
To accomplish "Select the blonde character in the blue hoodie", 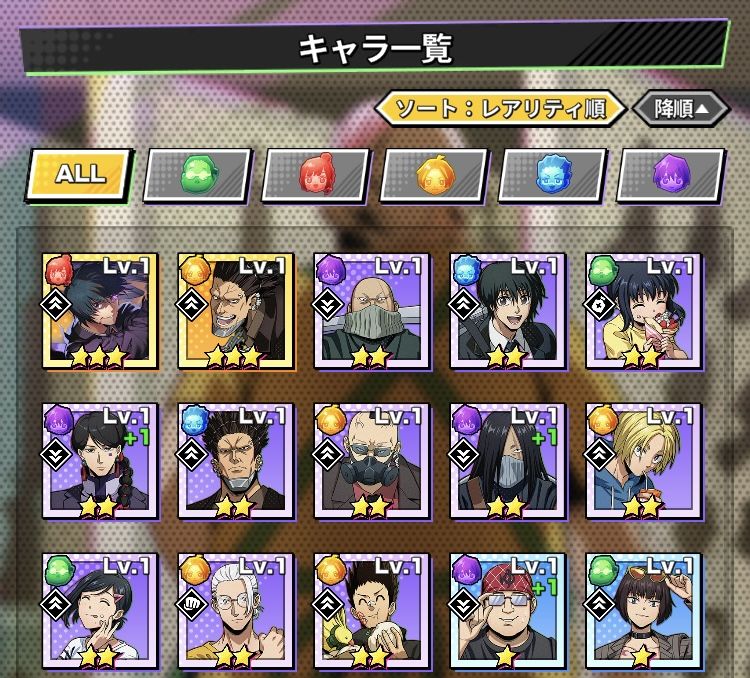I will coord(642,461).
